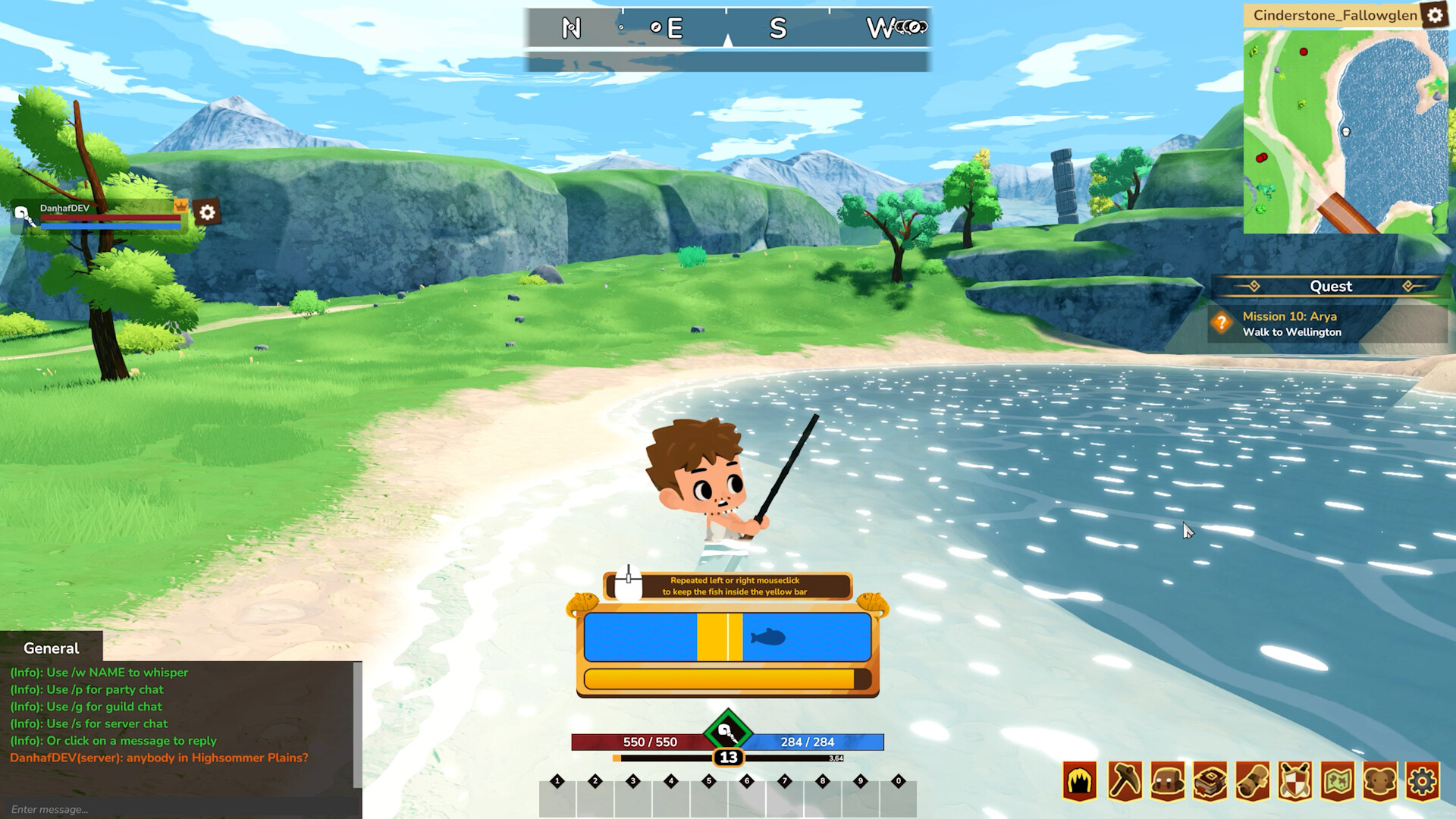The width and height of the screenshot is (1456, 819).
Task: Click the crown icon on DanhafDEV's nameplate
Action: tap(180, 206)
